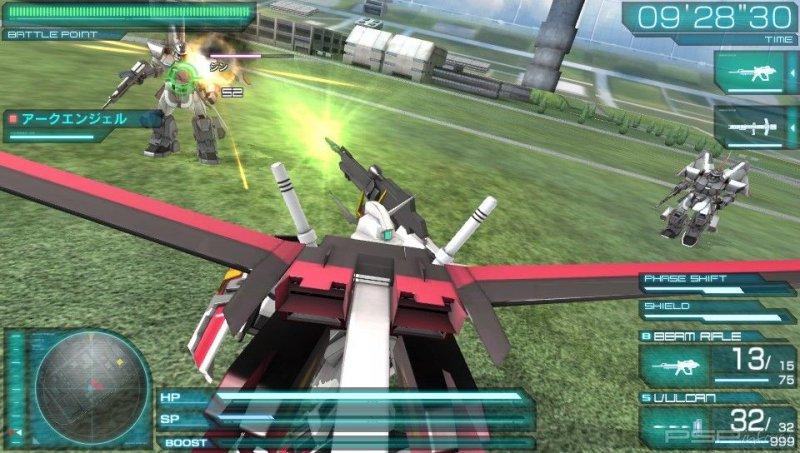
Task: Choose the long-barrel weapon icon beneath the timer
Action: coord(754,127)
